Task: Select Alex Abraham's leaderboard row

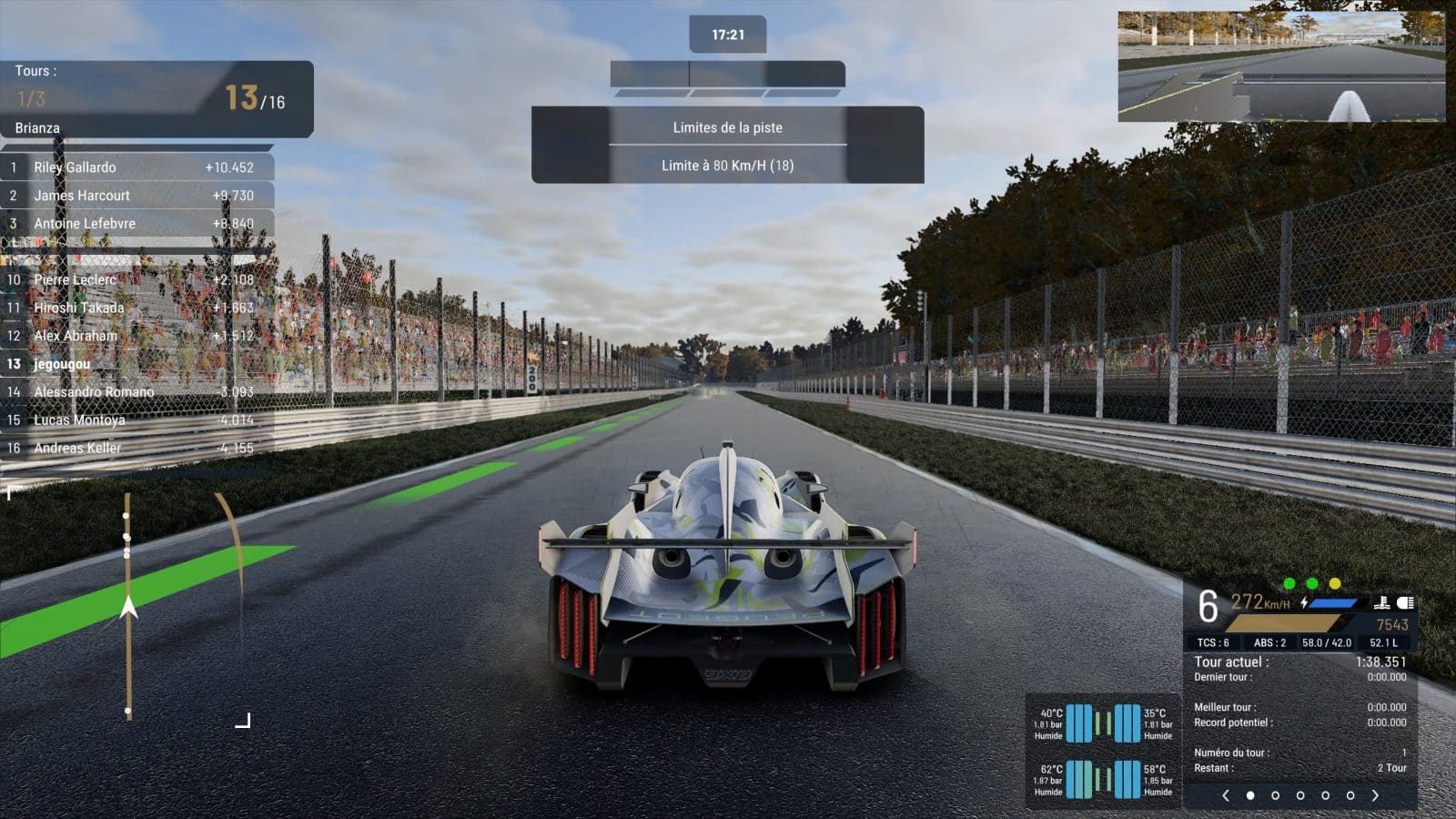Action: (136, 336)
